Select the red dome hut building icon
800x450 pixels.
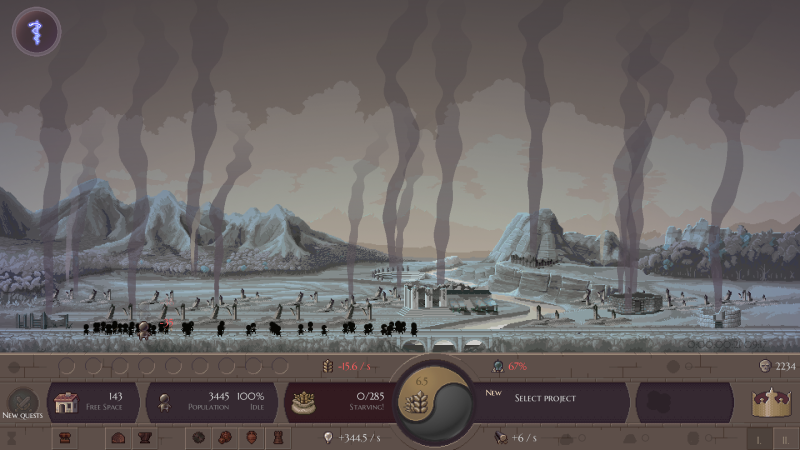[118, 438]
